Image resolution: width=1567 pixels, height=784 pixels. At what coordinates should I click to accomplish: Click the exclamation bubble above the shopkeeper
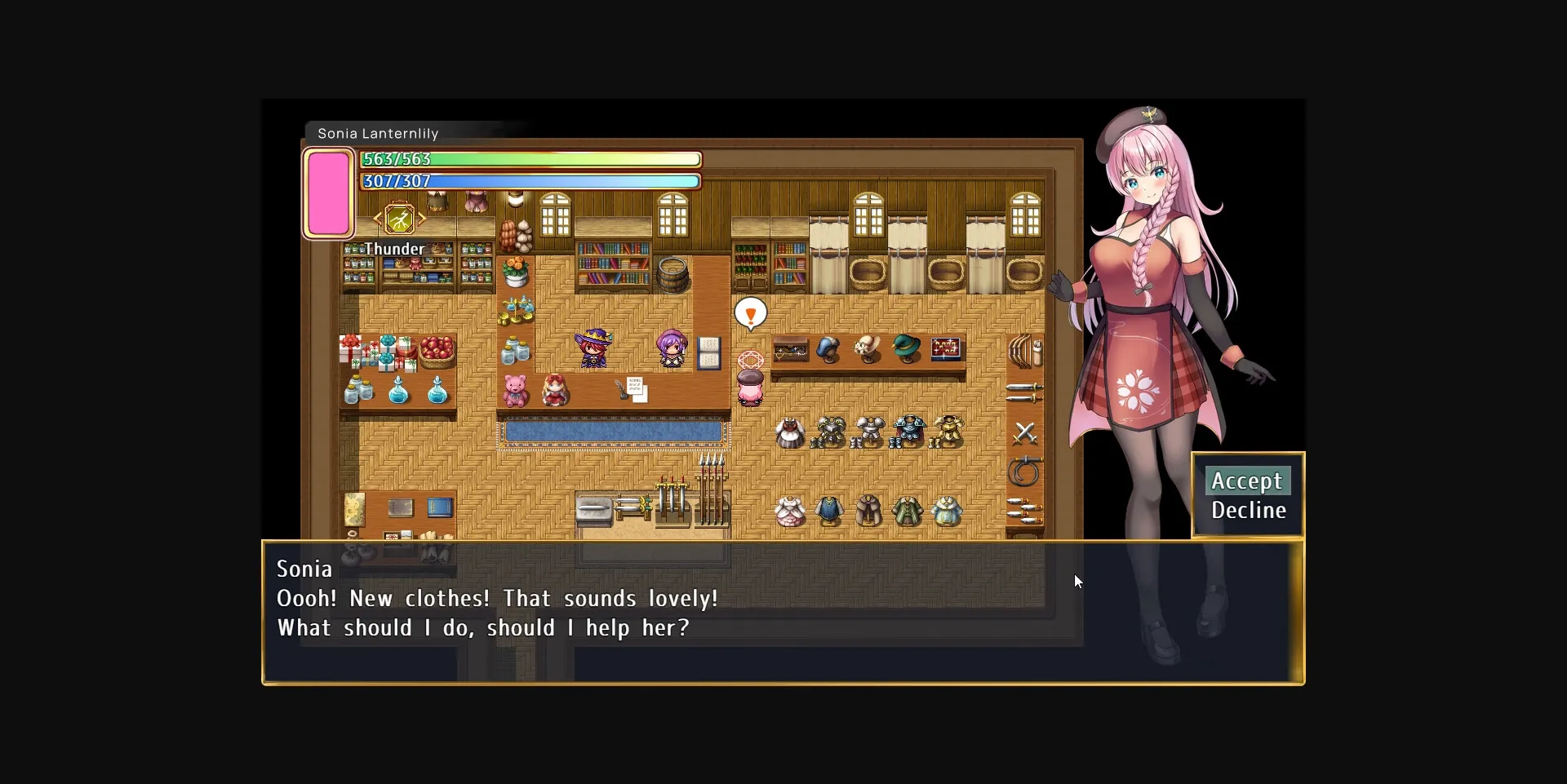752,312
